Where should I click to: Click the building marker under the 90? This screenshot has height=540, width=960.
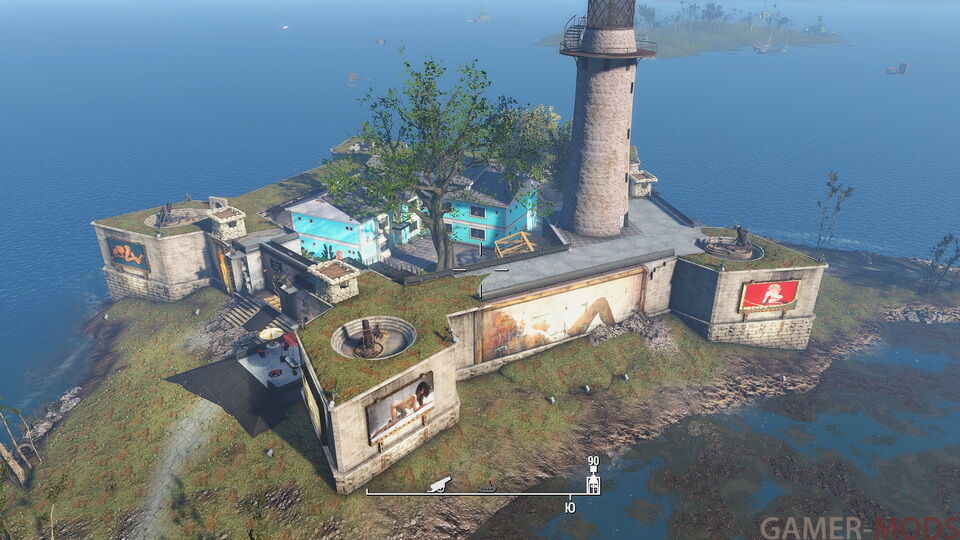coord(593,483)
